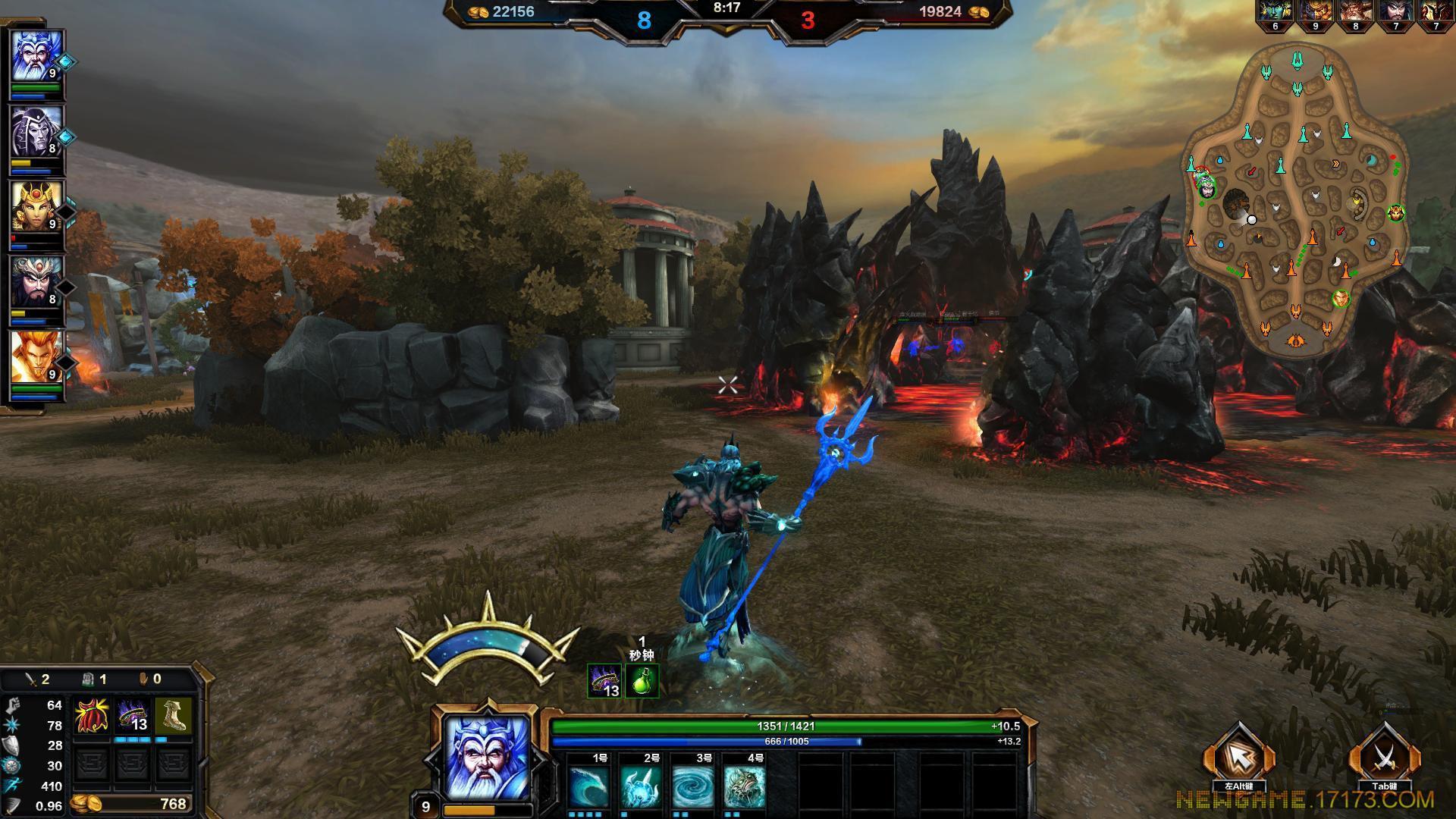Activate the purple consumable with 13 stacks
The image size is (1456, 819).
point(604,680)
